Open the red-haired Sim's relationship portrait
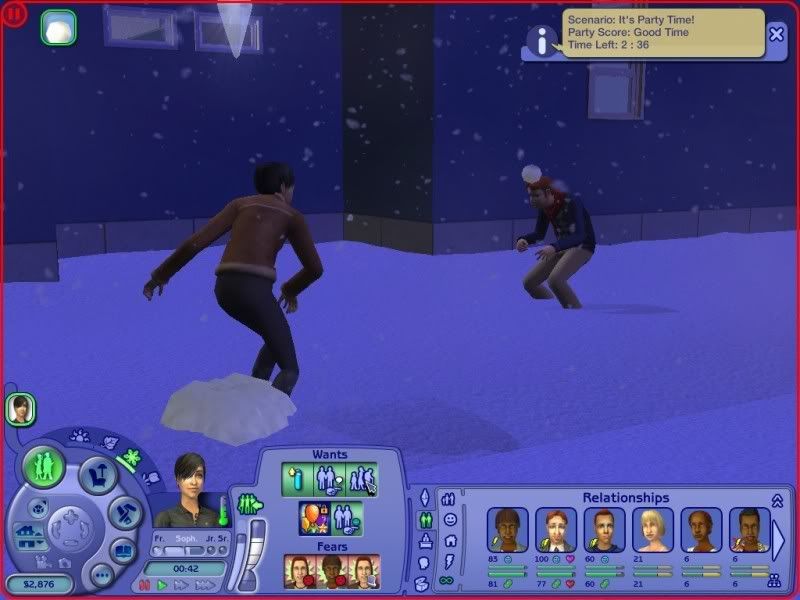 point(556,530)
